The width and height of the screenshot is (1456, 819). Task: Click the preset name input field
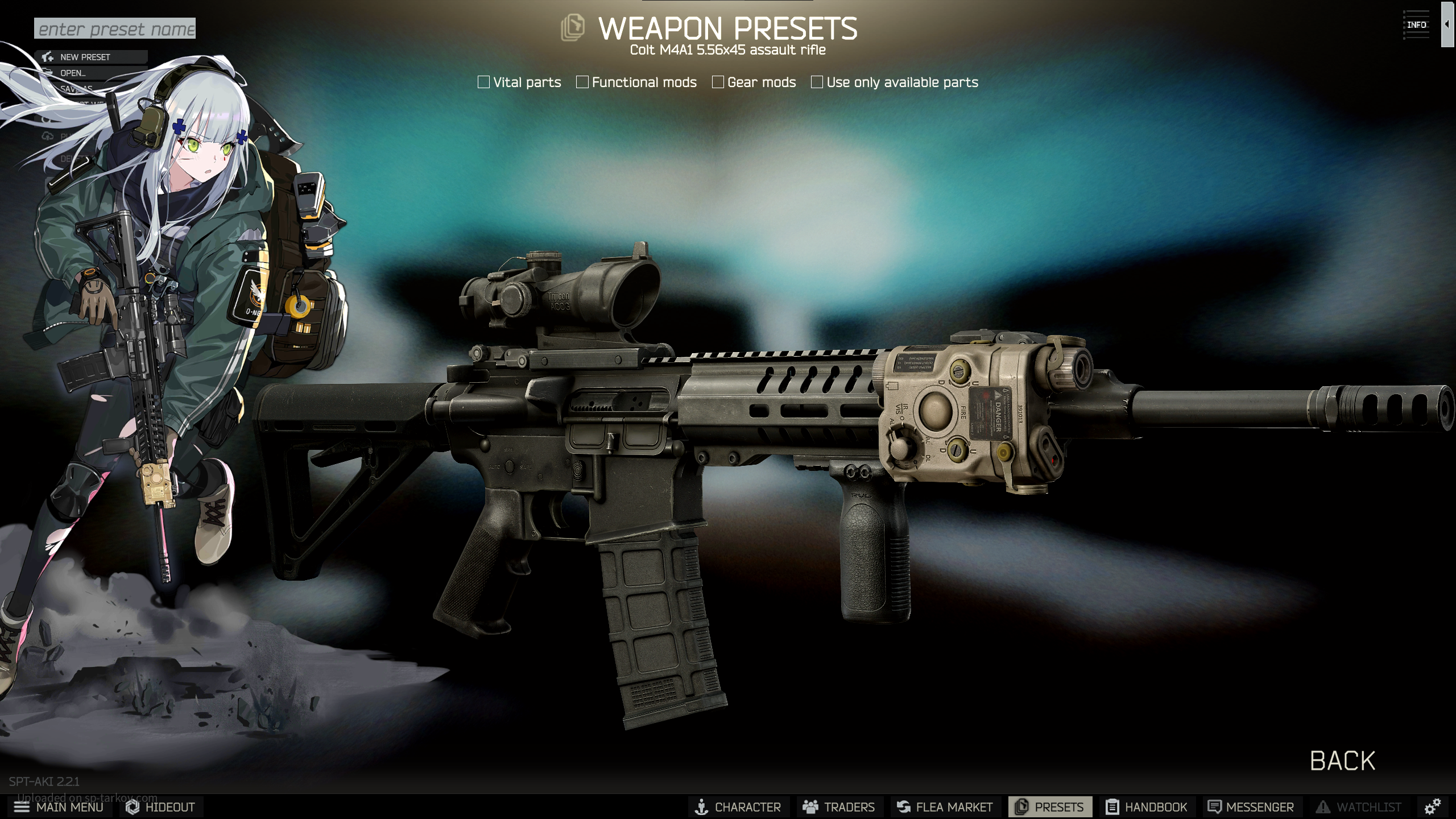(x=115, y=28)
